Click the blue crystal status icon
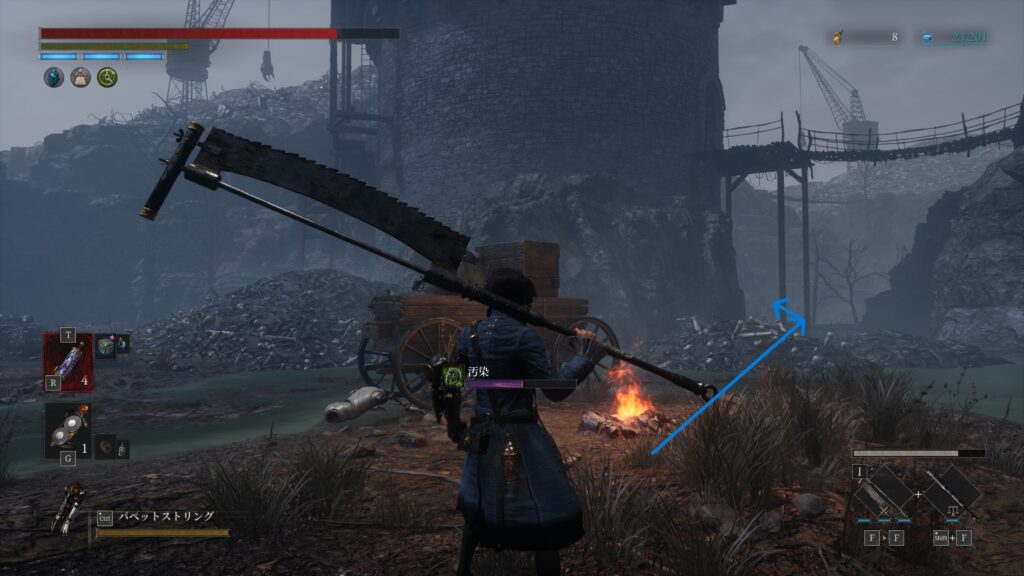This screenshot has width=1024, height=576. (53, 77)
